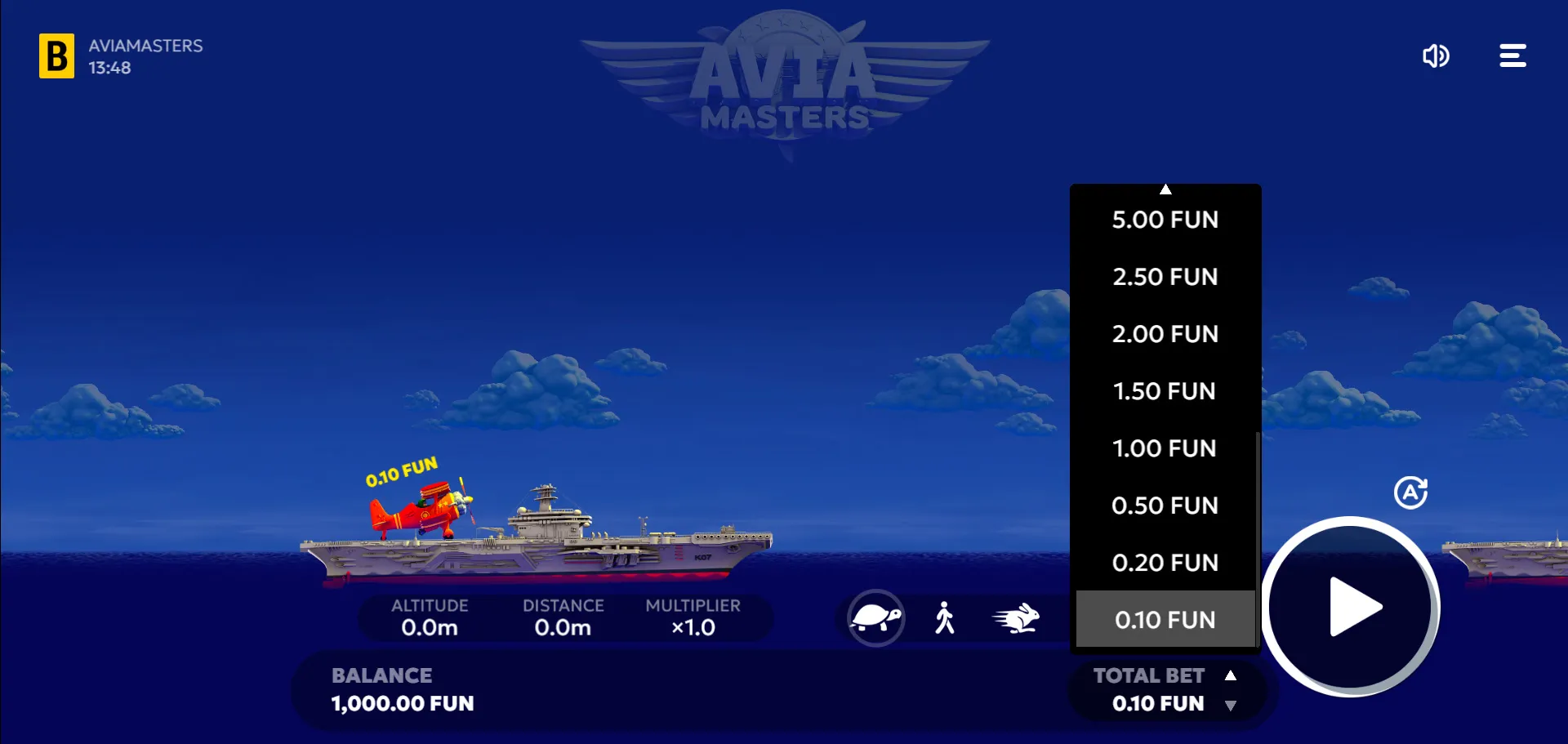Switch to the walking man normal speed
The image size is (1568, 744).
945,618
